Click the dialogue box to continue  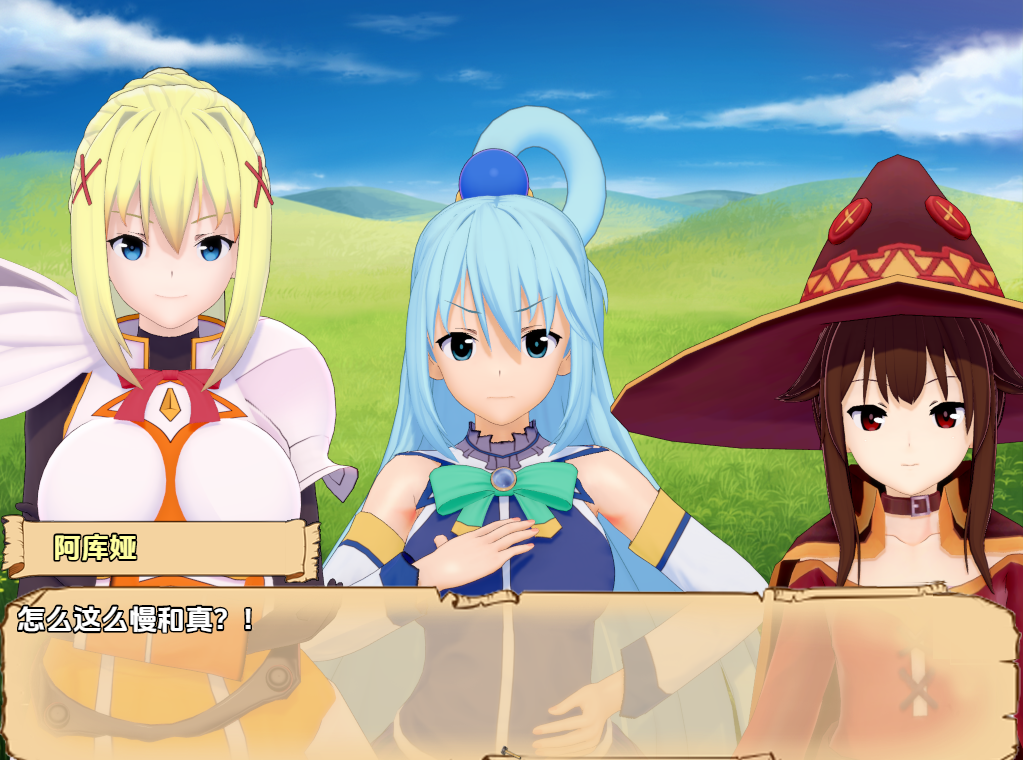(510, 672)
